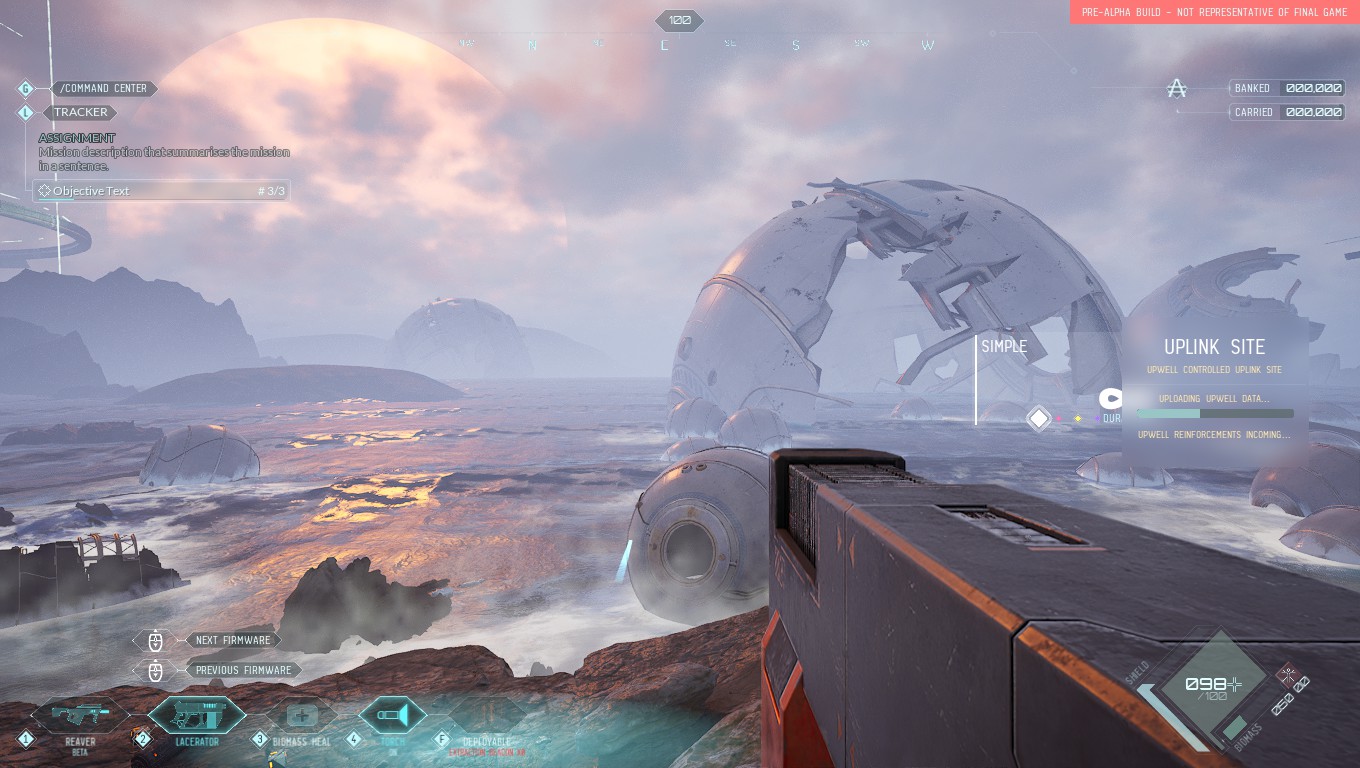Viewport: 1360px width, 768px height.
Task: Equip the Lacerator weapon slot
Action: (196, 716)
